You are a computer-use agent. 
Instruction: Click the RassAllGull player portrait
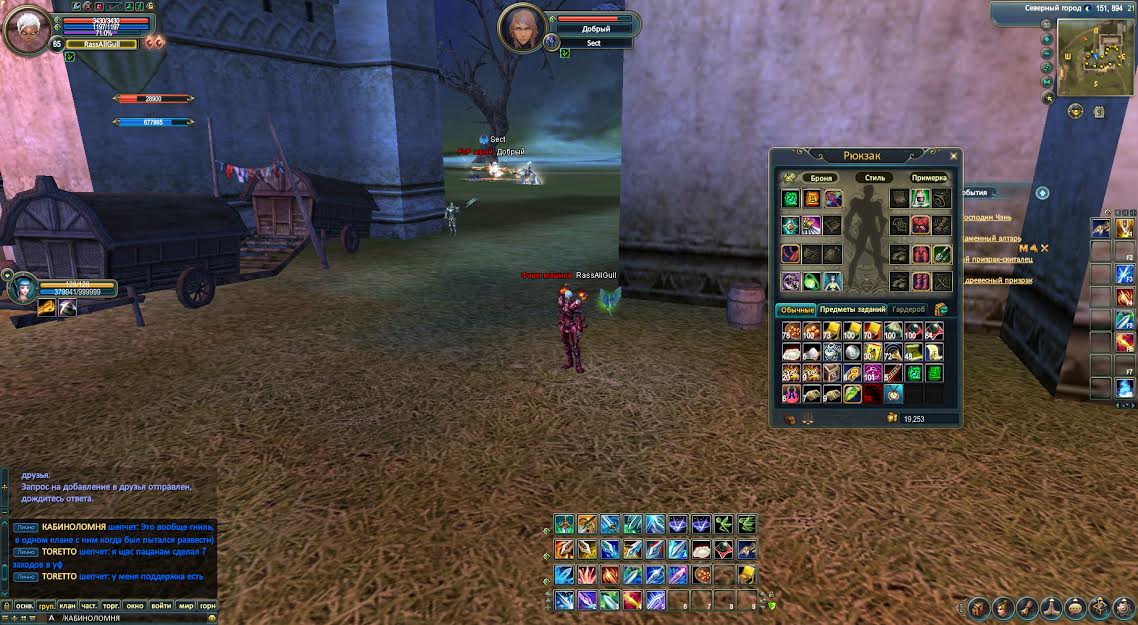(27, 29)
